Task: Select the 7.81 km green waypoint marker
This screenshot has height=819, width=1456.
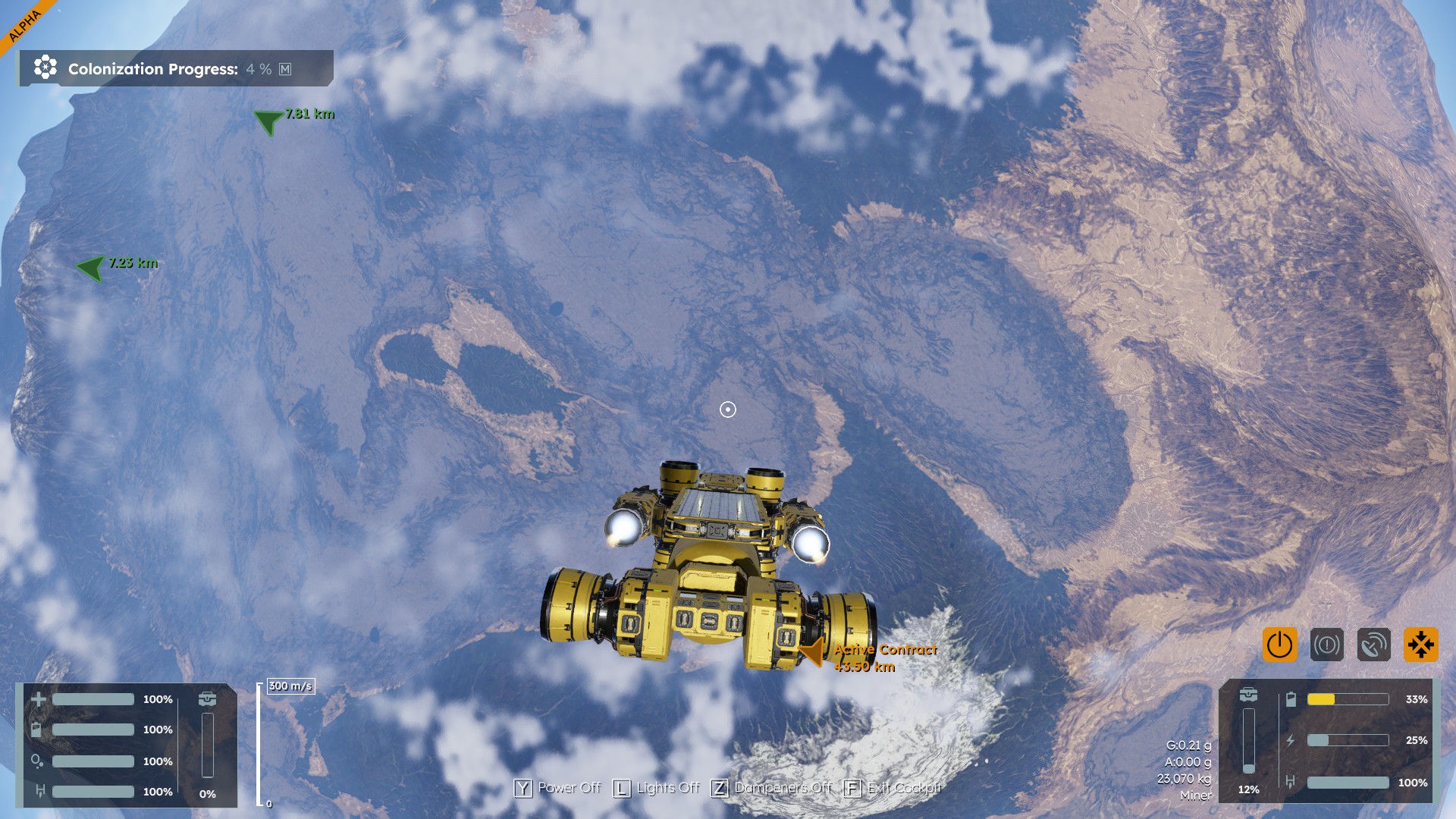Action: [x=268, y=121]
